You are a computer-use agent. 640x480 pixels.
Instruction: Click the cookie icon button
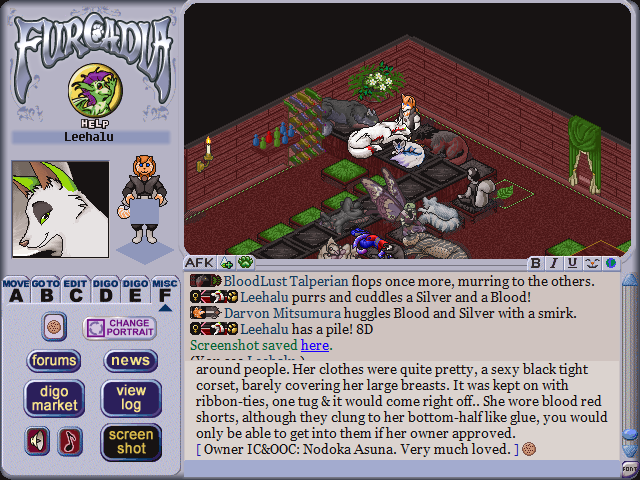[54, 327]
